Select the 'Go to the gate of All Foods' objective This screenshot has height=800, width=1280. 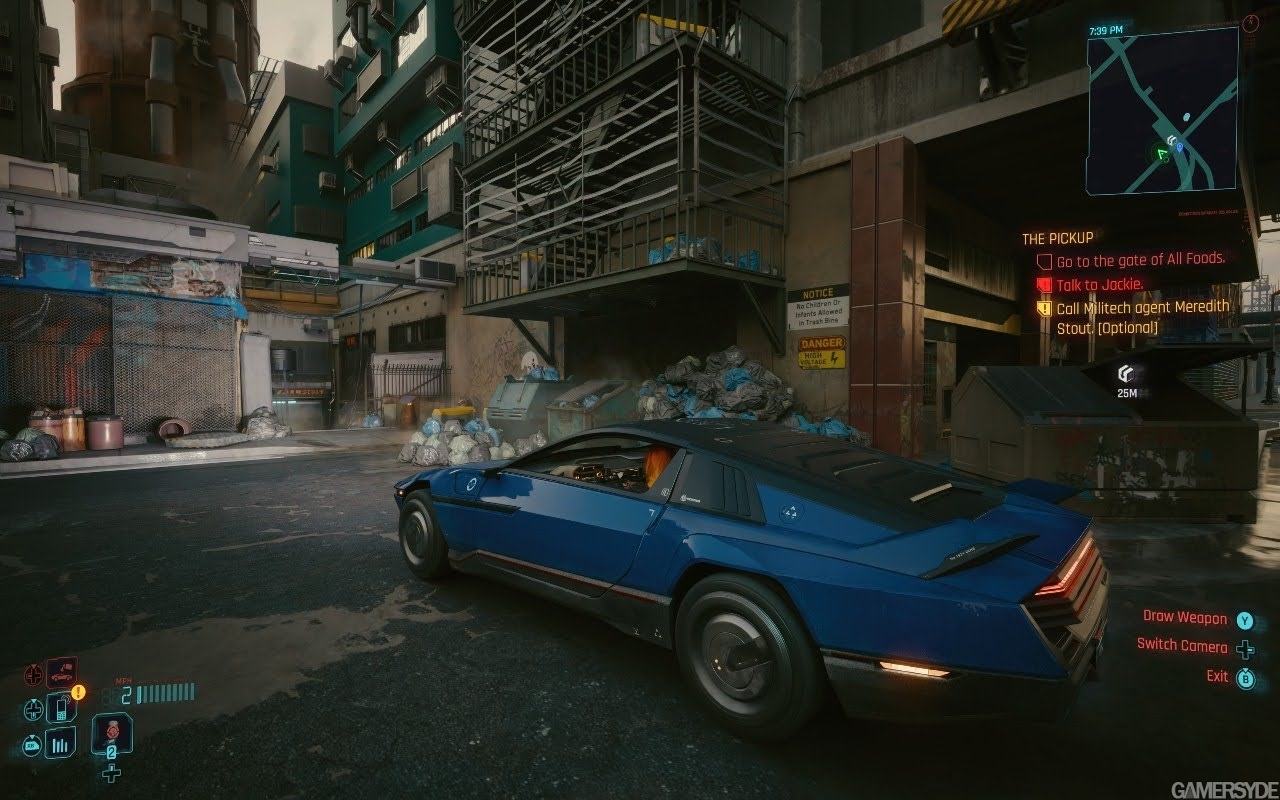click(x=1140, y=259)
